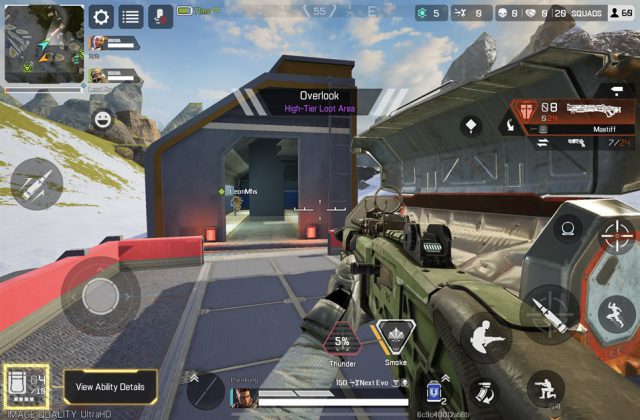
Task: Fire using the large bullet button
Action: point(550,314)
